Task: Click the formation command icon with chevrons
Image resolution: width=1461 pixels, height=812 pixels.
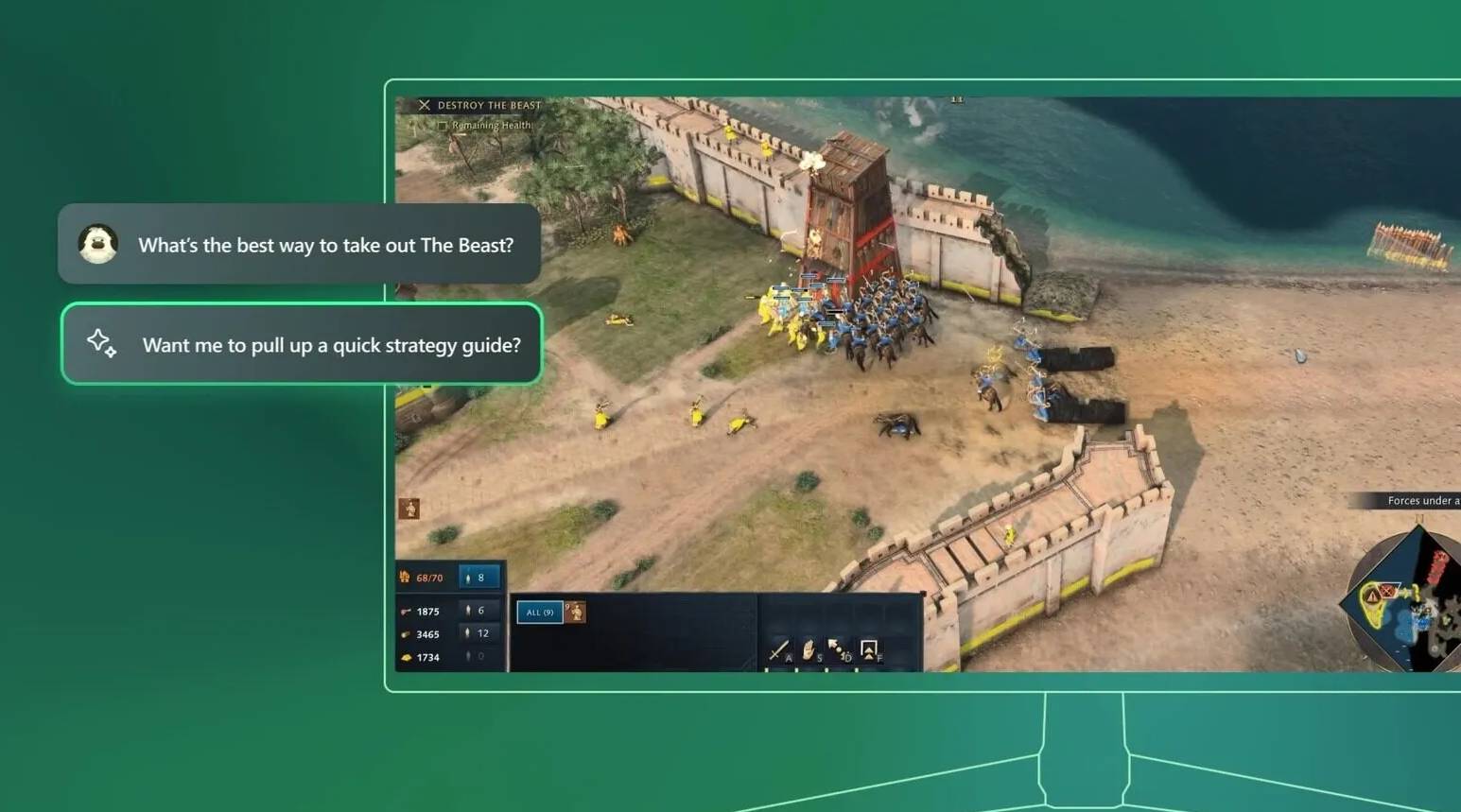Action: (x=868, y=650)
